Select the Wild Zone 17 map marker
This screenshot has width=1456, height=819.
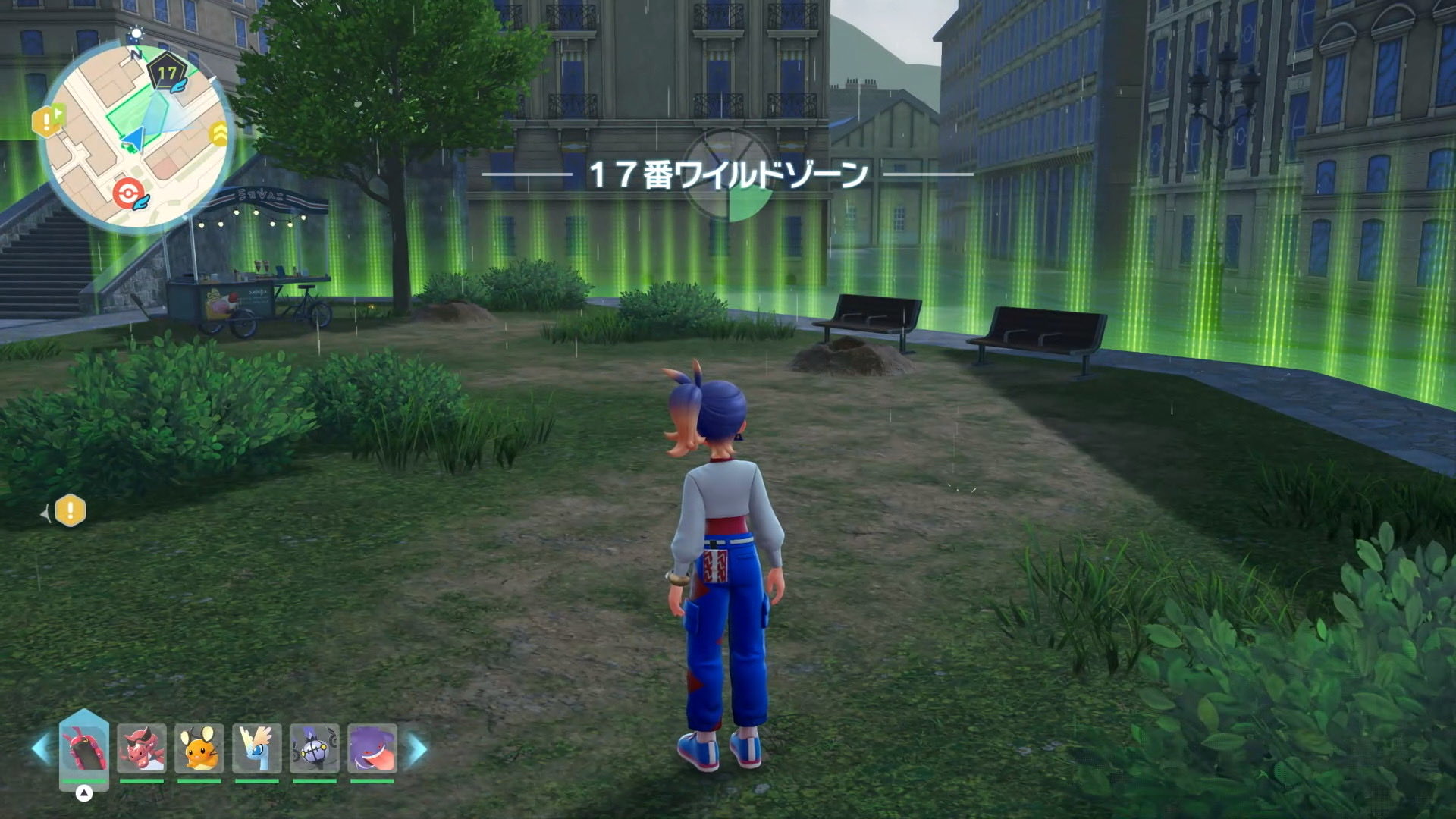coord(167,74)
